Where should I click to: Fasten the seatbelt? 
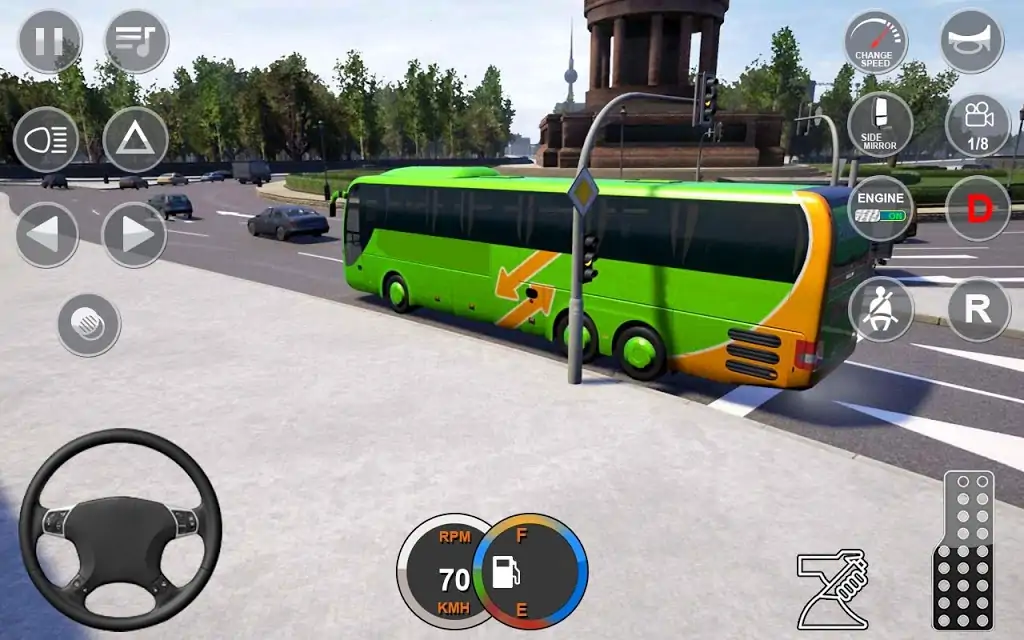(880, 309)
